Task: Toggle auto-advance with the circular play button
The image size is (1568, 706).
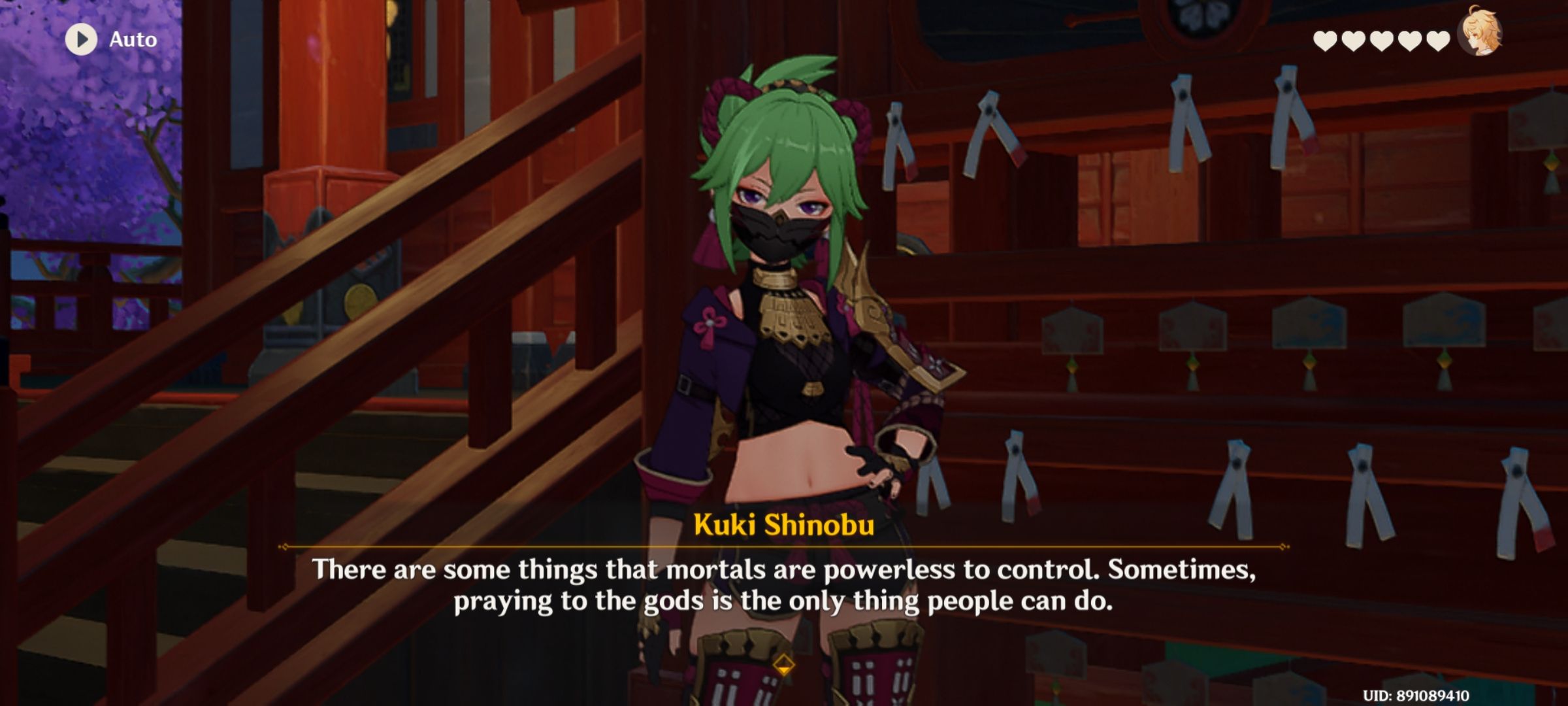Action: pyautogui.click(x=81, y=40)
